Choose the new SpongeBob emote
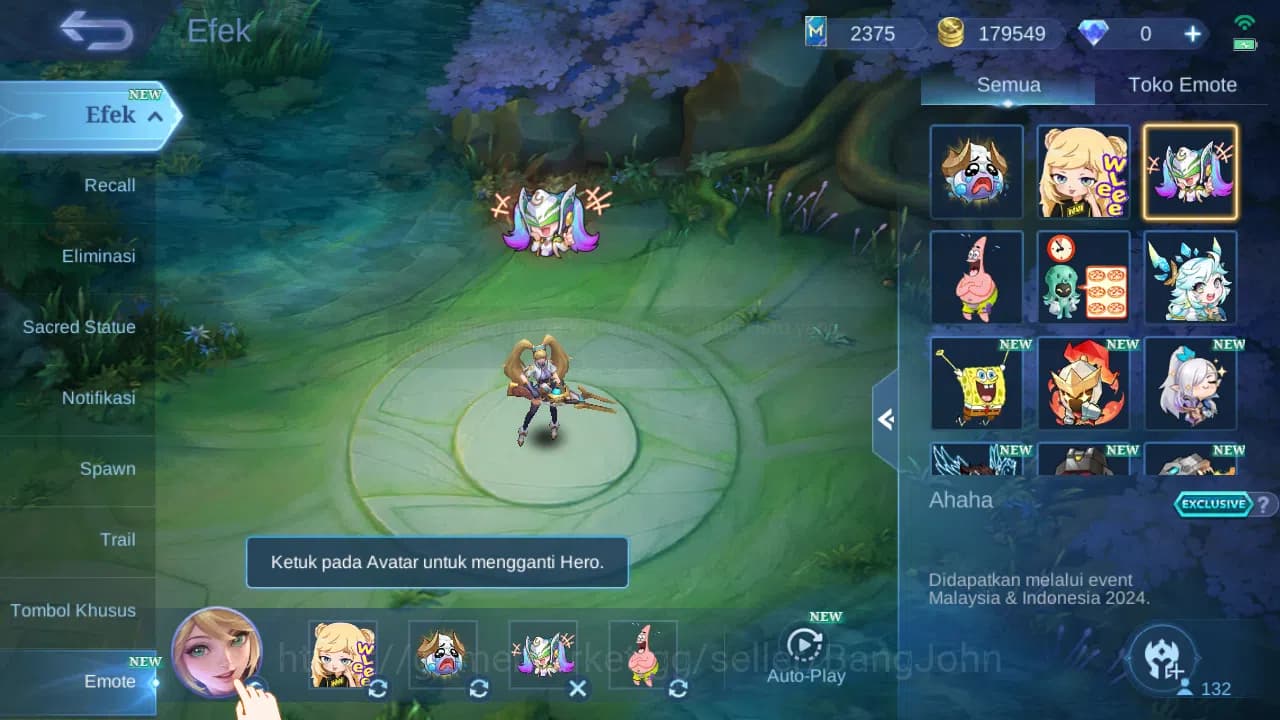Screen dimensions: 1280x720 977,383
